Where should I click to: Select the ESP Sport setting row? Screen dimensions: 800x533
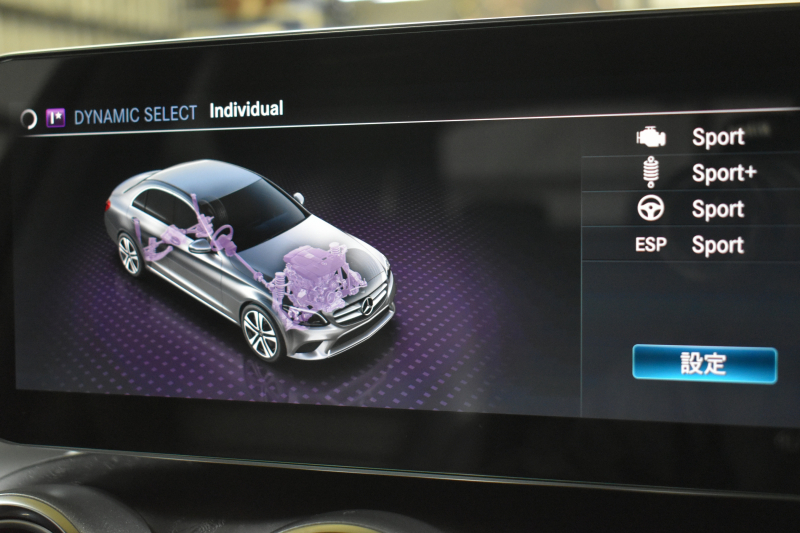click(700, 245)
